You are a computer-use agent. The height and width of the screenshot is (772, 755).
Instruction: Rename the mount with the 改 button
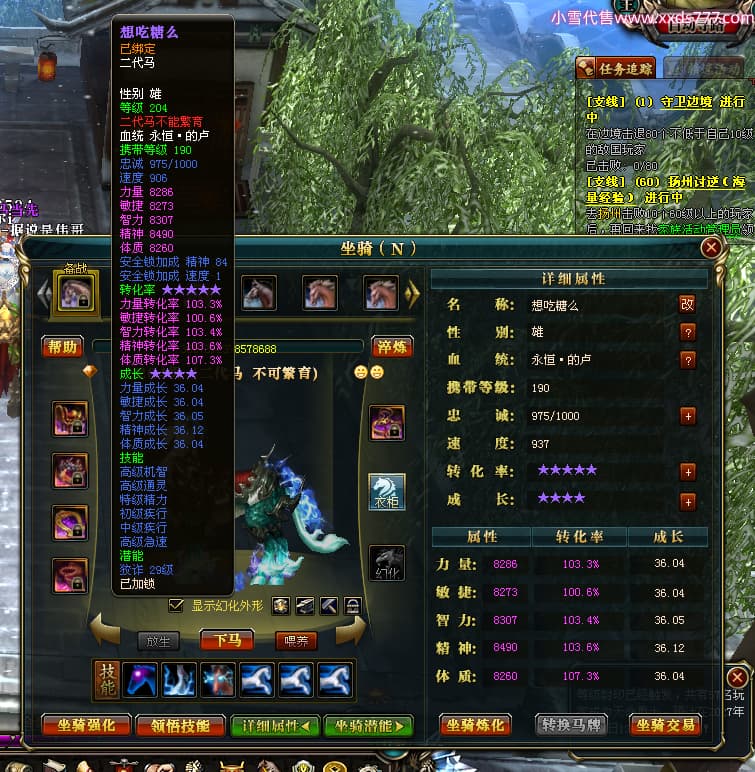pos(687,304)
